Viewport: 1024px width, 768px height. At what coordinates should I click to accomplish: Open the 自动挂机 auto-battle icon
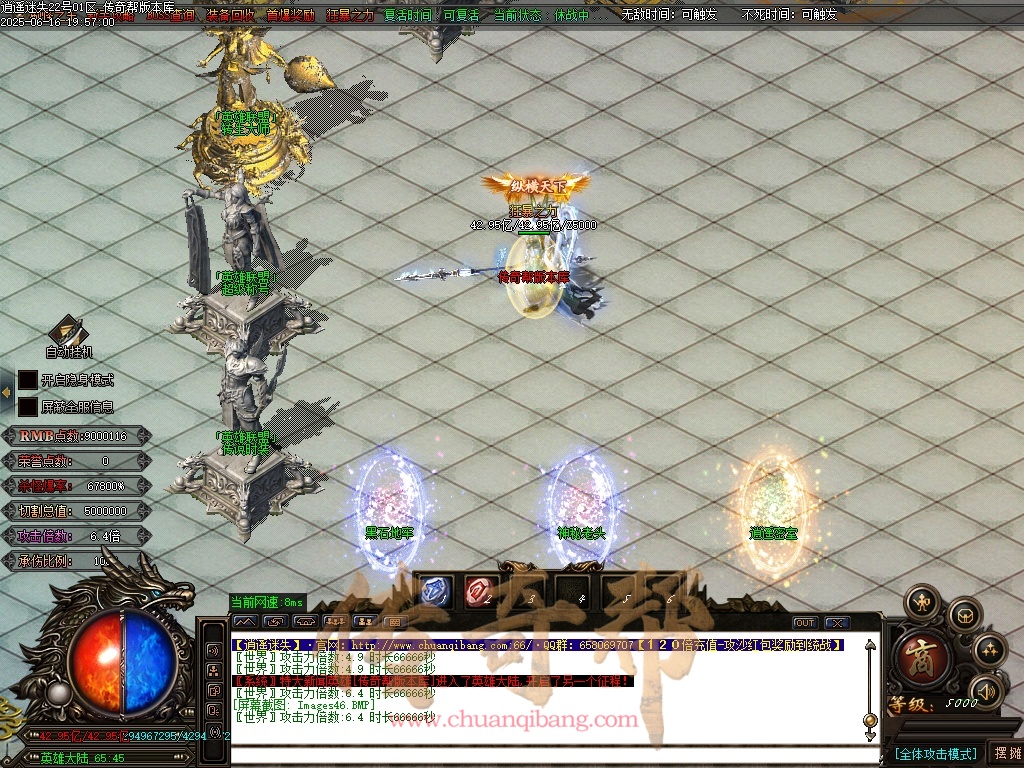pyautogui.click(x=68, y=331)
